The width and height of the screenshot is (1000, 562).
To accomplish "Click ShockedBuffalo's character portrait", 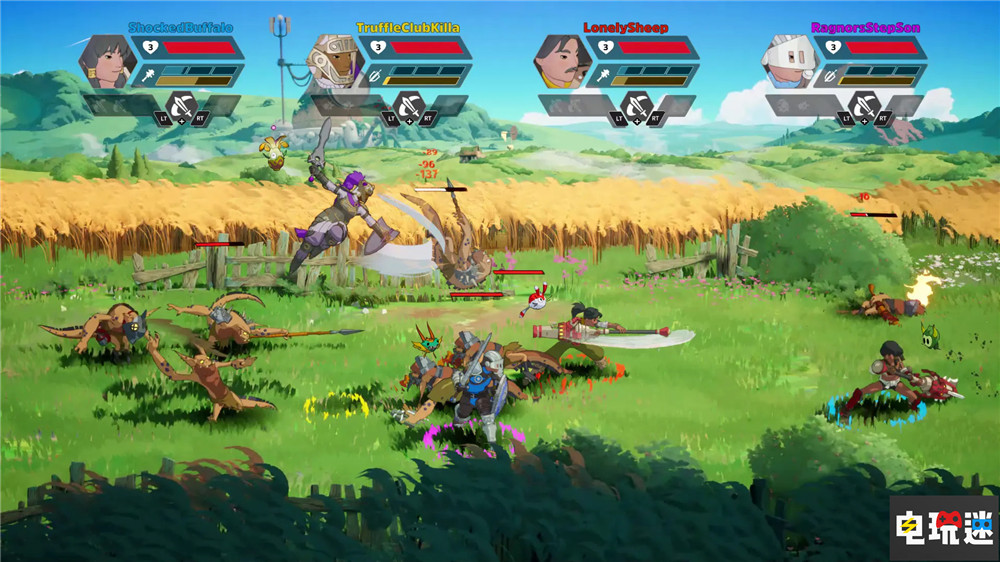I will point(108,63).
